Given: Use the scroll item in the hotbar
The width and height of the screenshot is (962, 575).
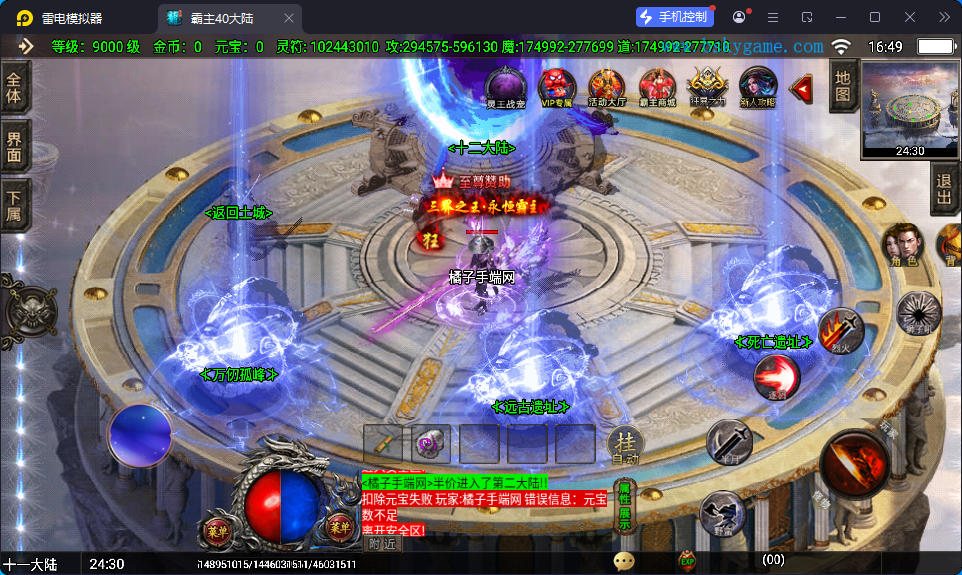Looking at the screenshot, I should coord(431,443).
